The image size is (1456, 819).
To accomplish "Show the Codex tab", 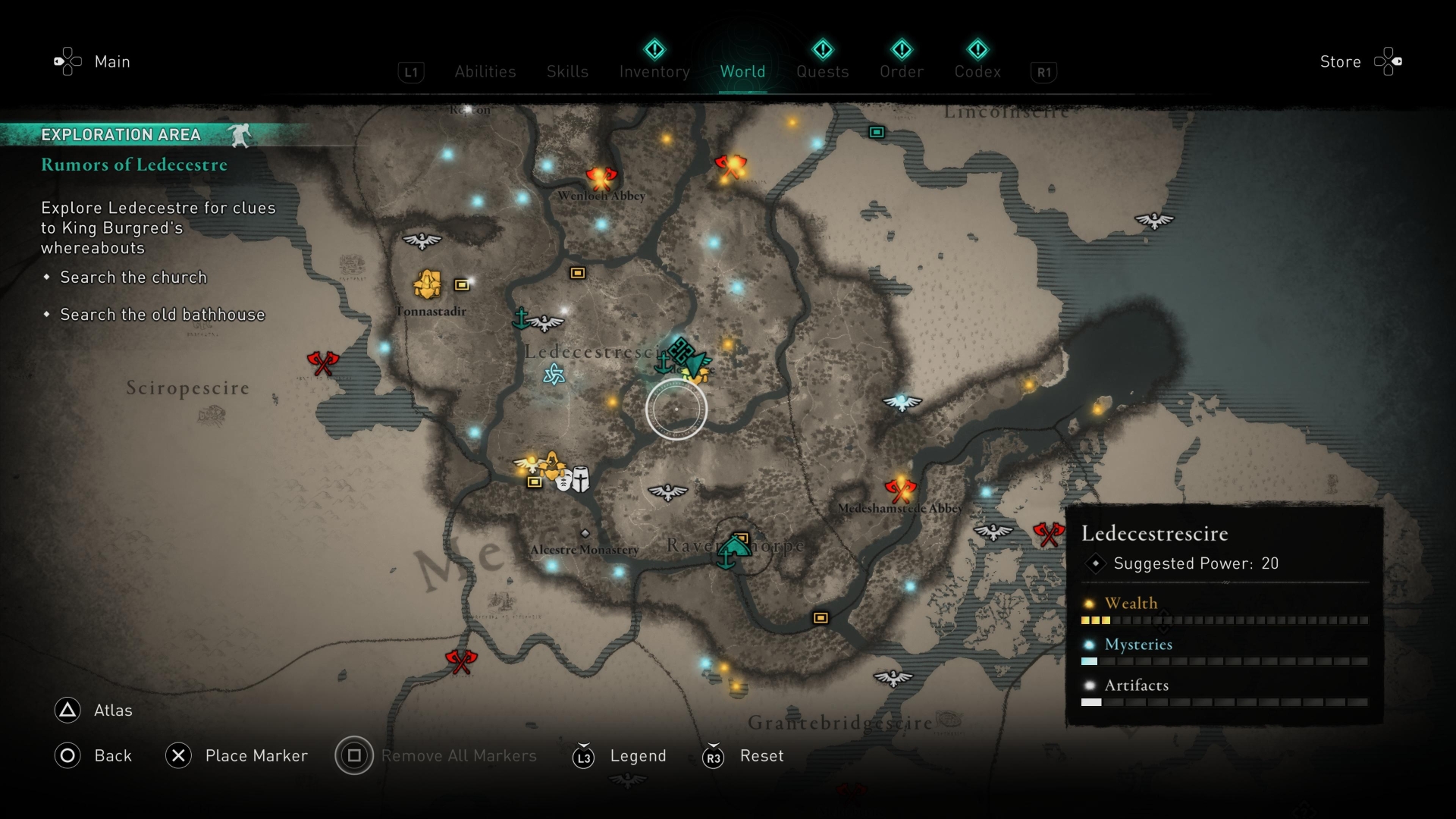I will tap(977, 72).
